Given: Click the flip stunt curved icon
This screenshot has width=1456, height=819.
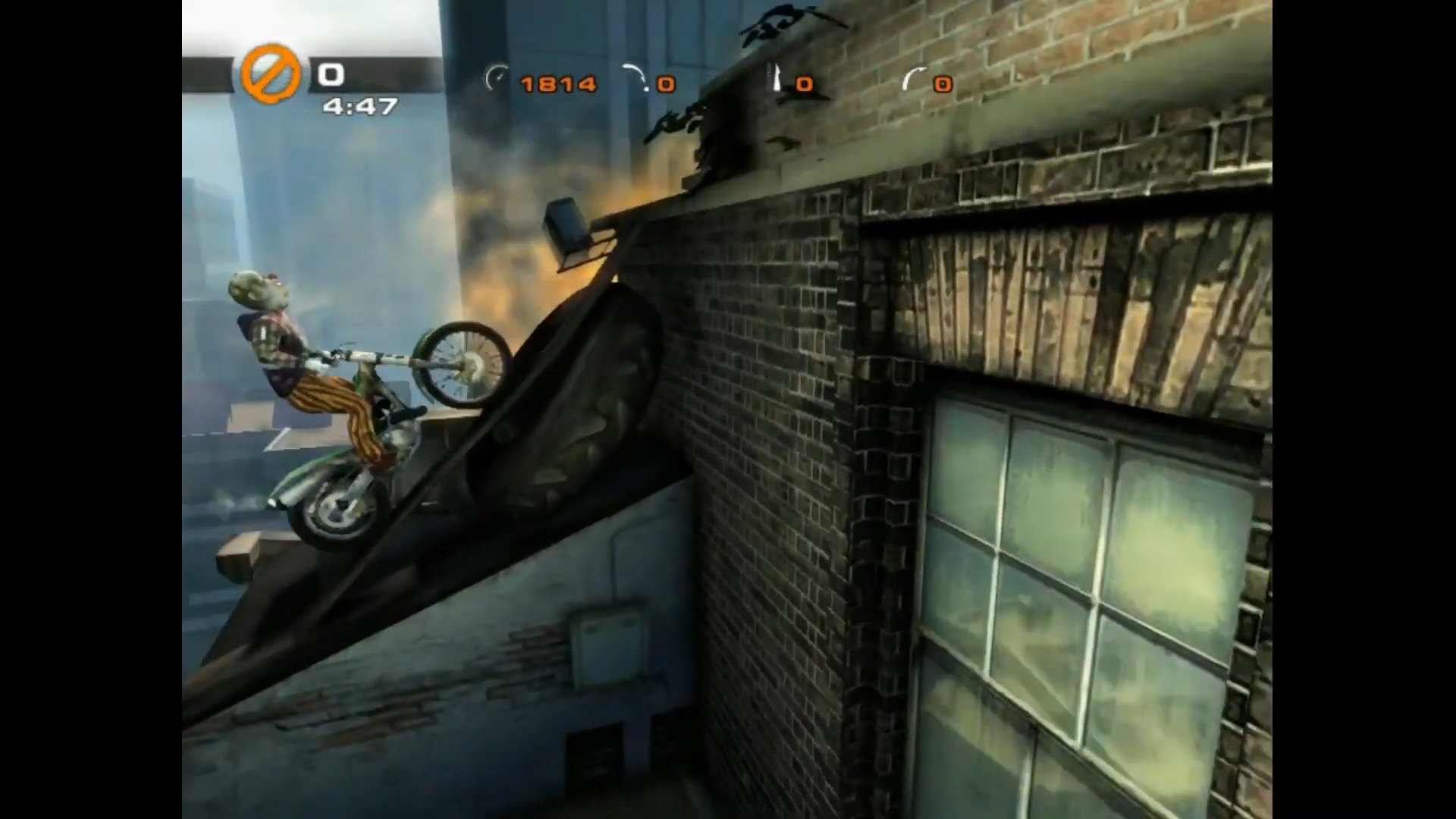Looking at the screenshot, I should tap(913, 79).
